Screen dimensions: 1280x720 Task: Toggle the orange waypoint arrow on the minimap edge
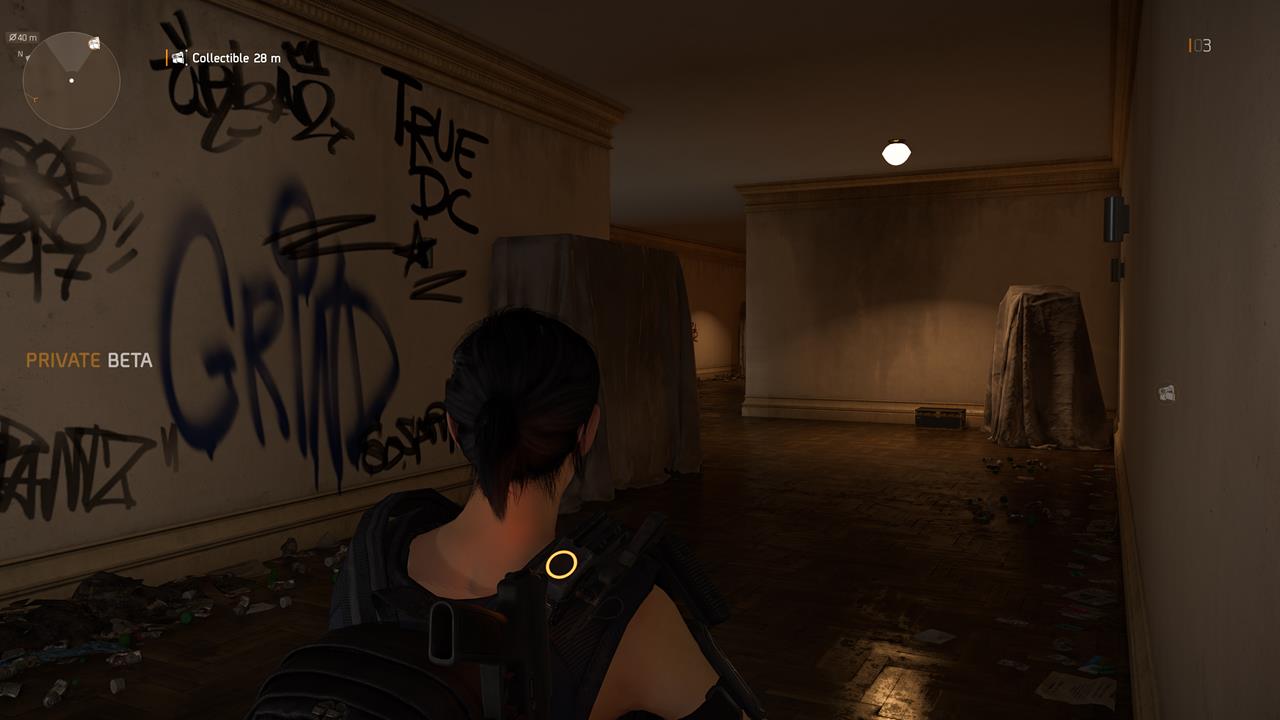35,98
